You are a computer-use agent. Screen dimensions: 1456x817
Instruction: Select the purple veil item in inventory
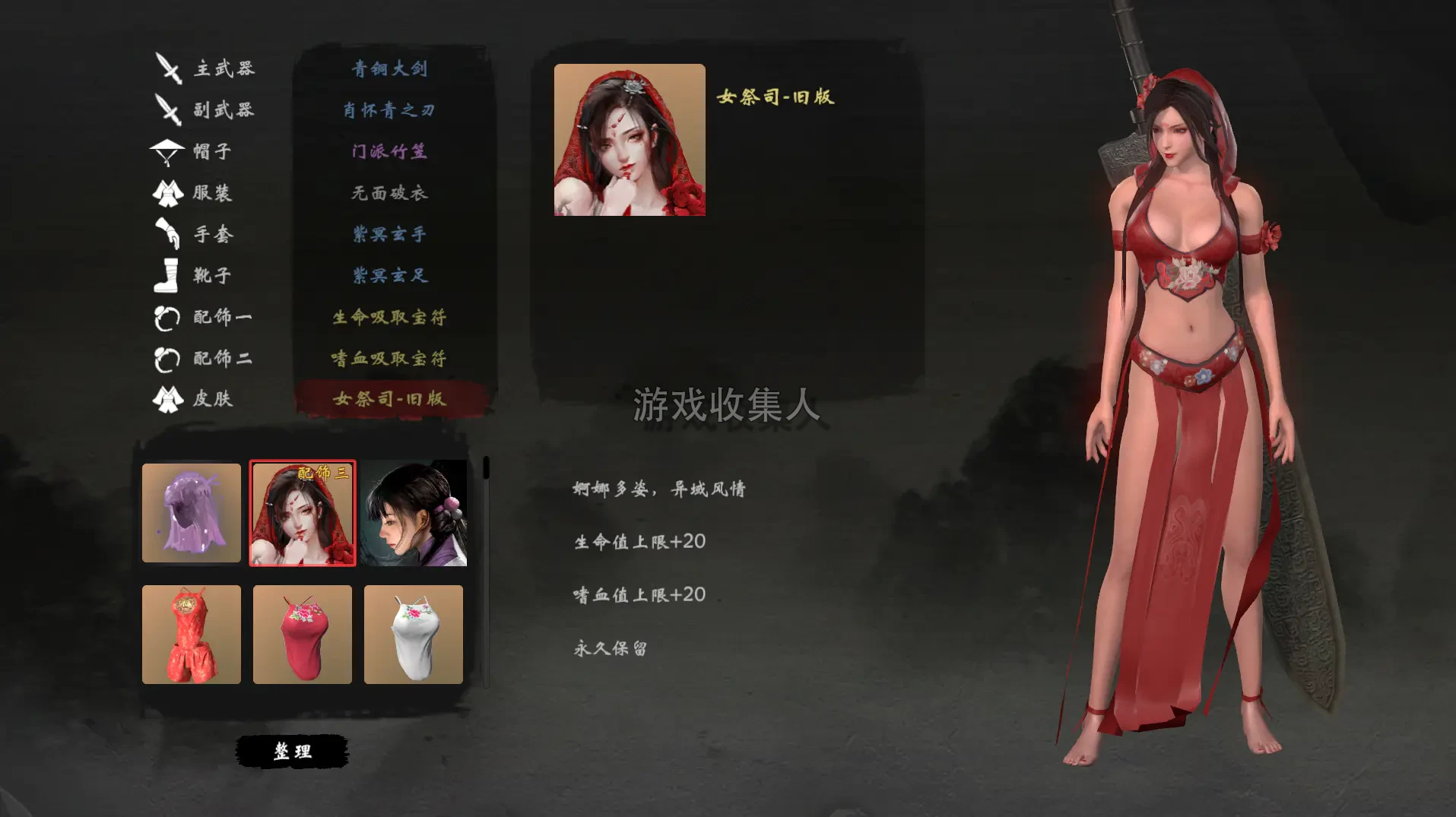click(191, 513)
